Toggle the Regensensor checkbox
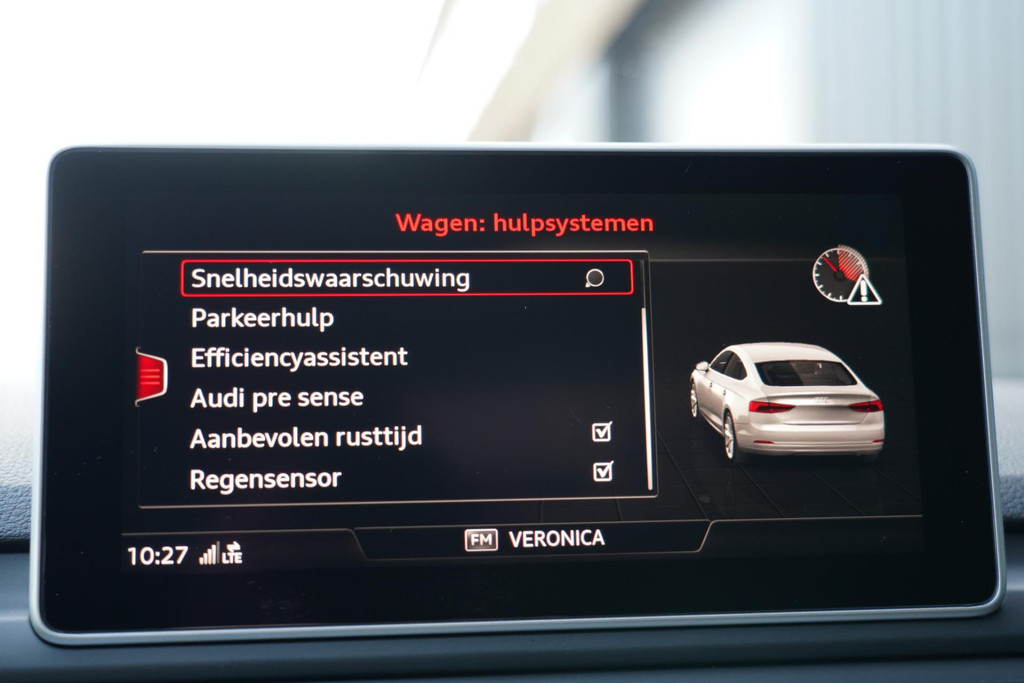 coord(602,471)
